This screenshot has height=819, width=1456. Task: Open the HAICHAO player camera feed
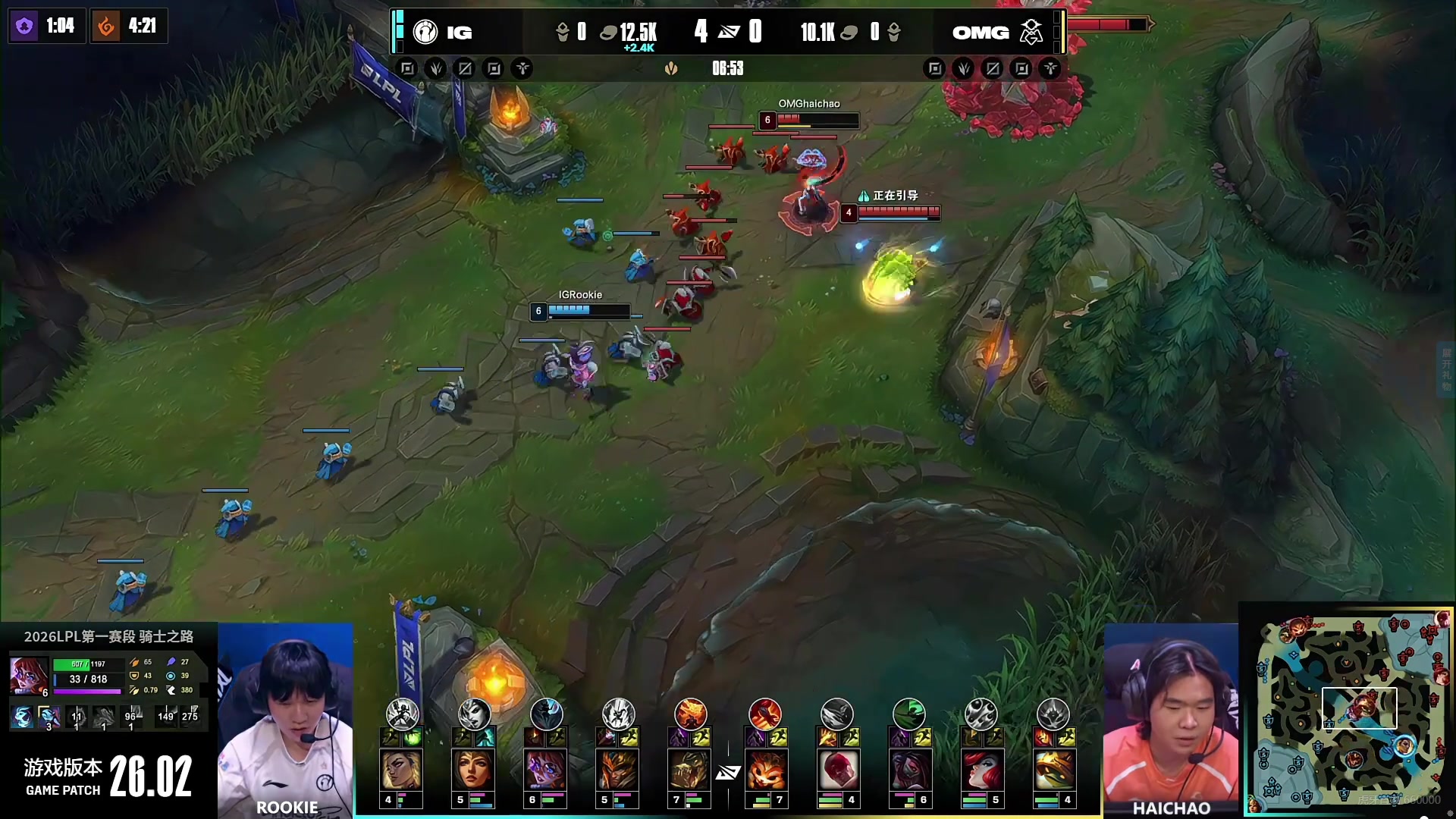[x=1170, y=720]
